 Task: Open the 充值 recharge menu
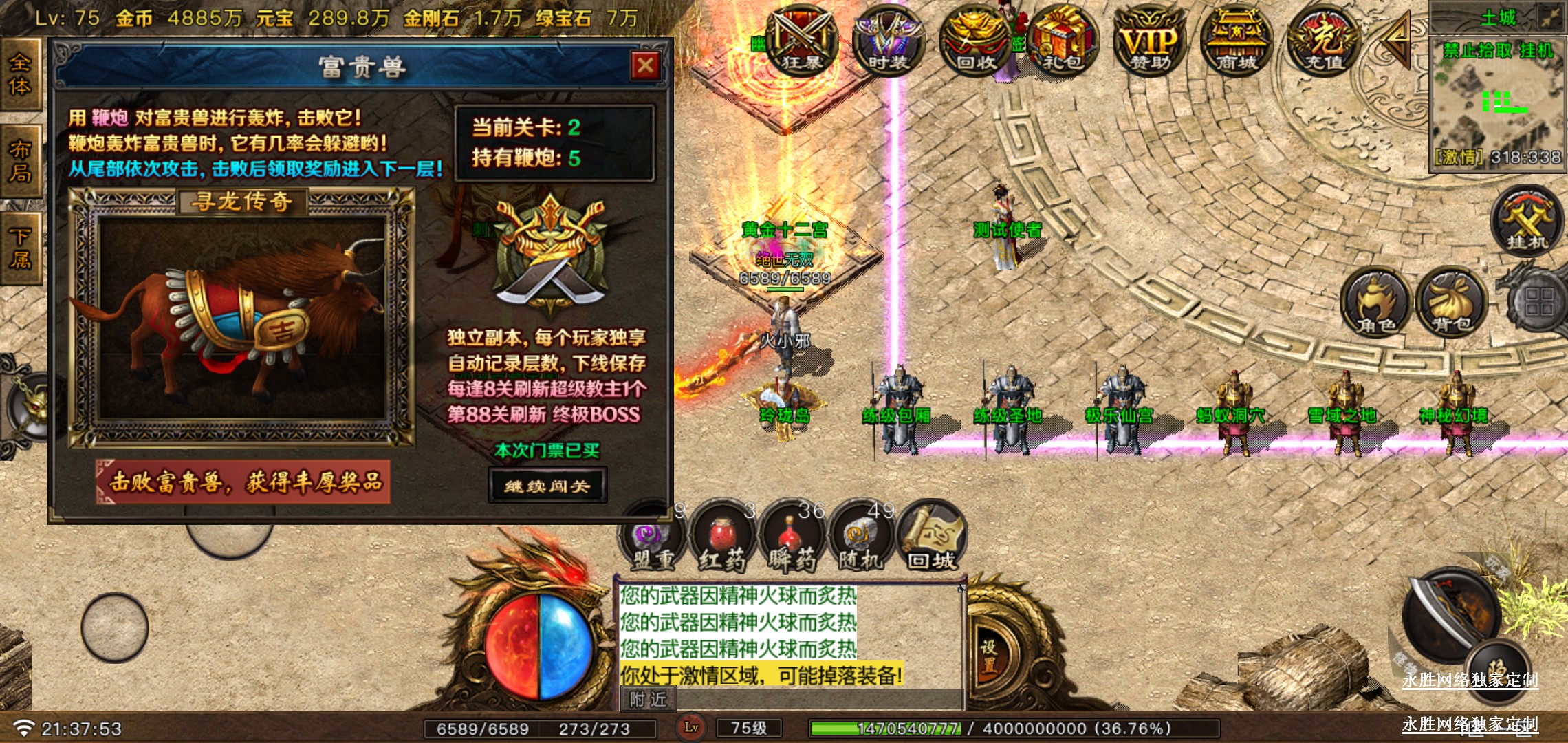coord(1323,41)
